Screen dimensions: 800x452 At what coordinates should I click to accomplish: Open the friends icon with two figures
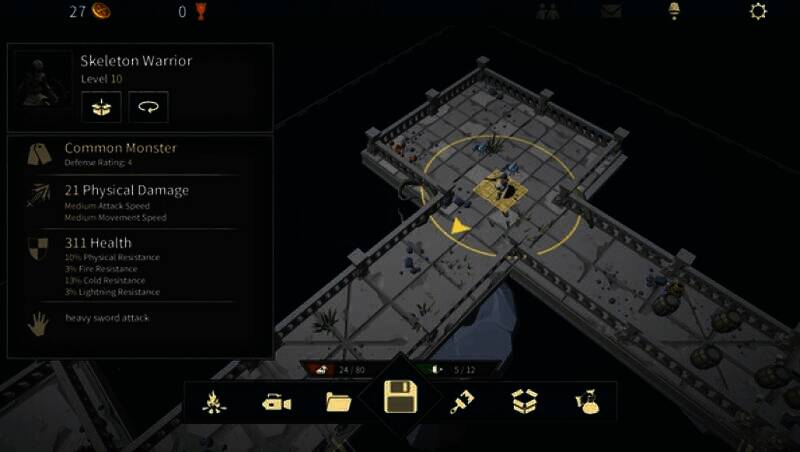point(547,12)
